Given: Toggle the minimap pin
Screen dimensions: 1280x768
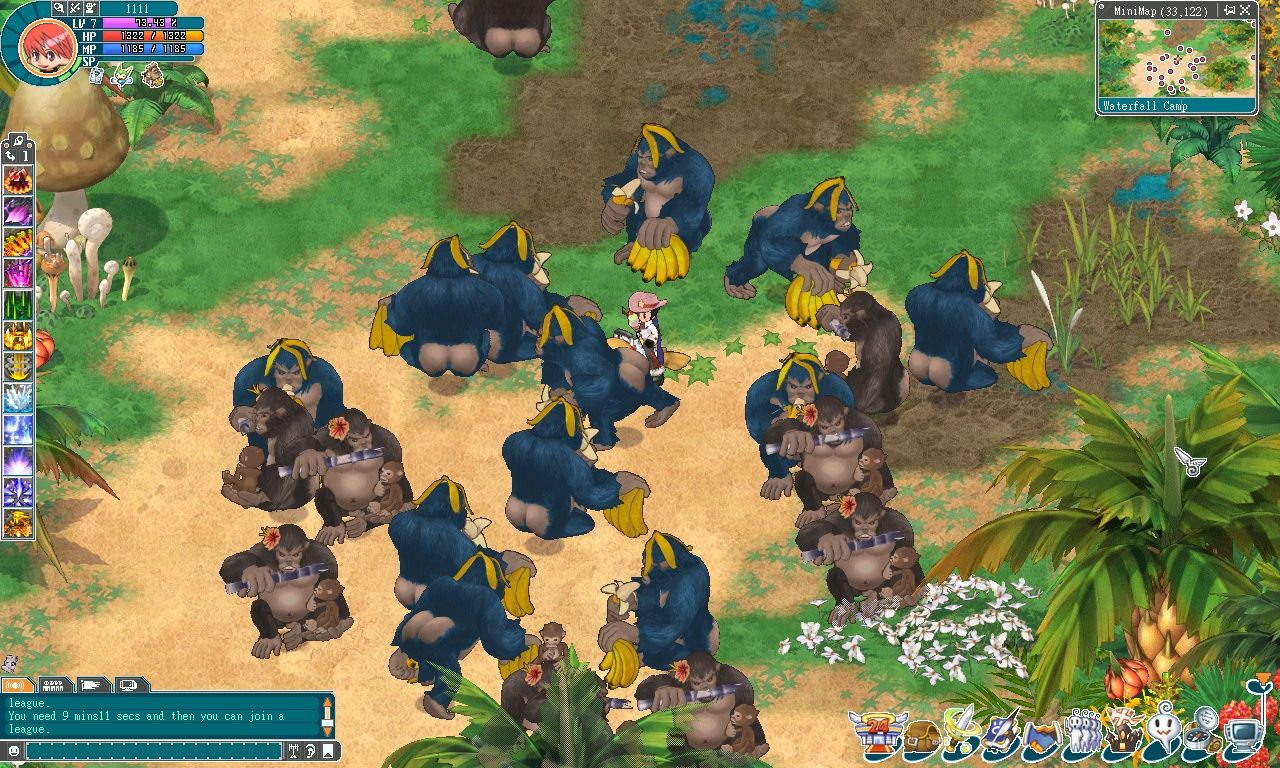Looking at the screenshot, I should point(1230,10).
